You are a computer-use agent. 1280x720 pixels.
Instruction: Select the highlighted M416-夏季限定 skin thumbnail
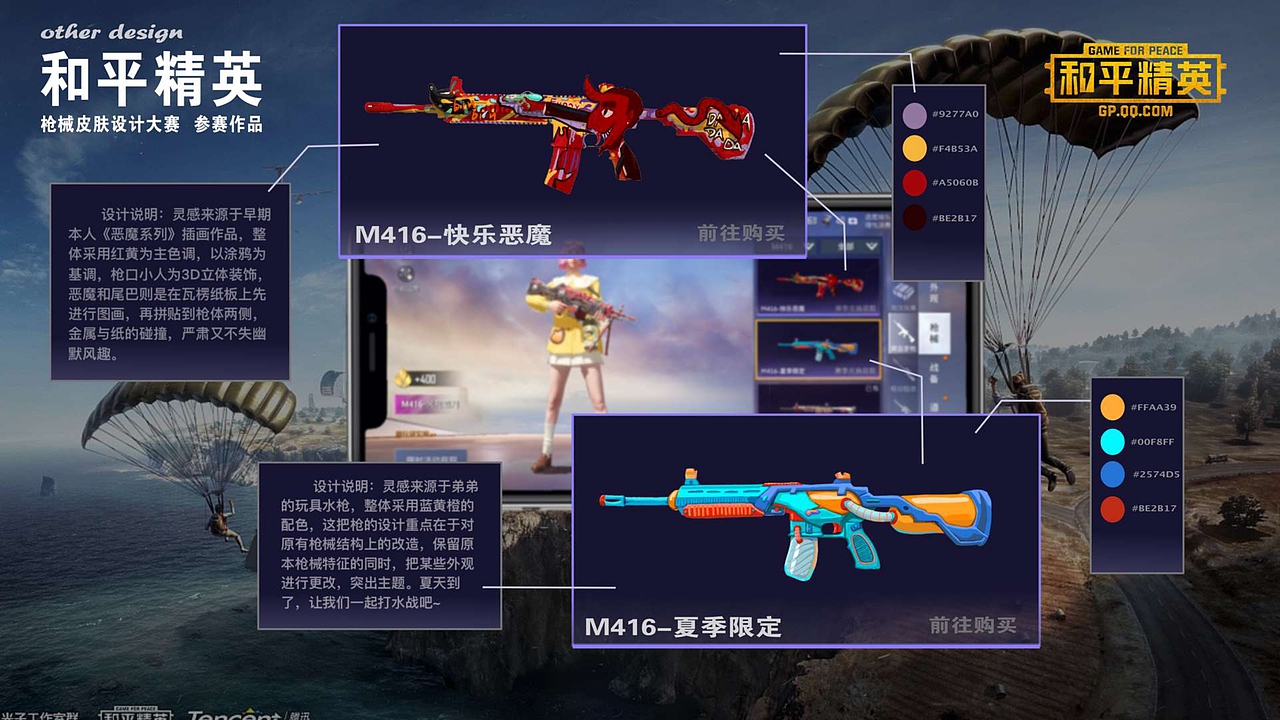pos(817,348)
